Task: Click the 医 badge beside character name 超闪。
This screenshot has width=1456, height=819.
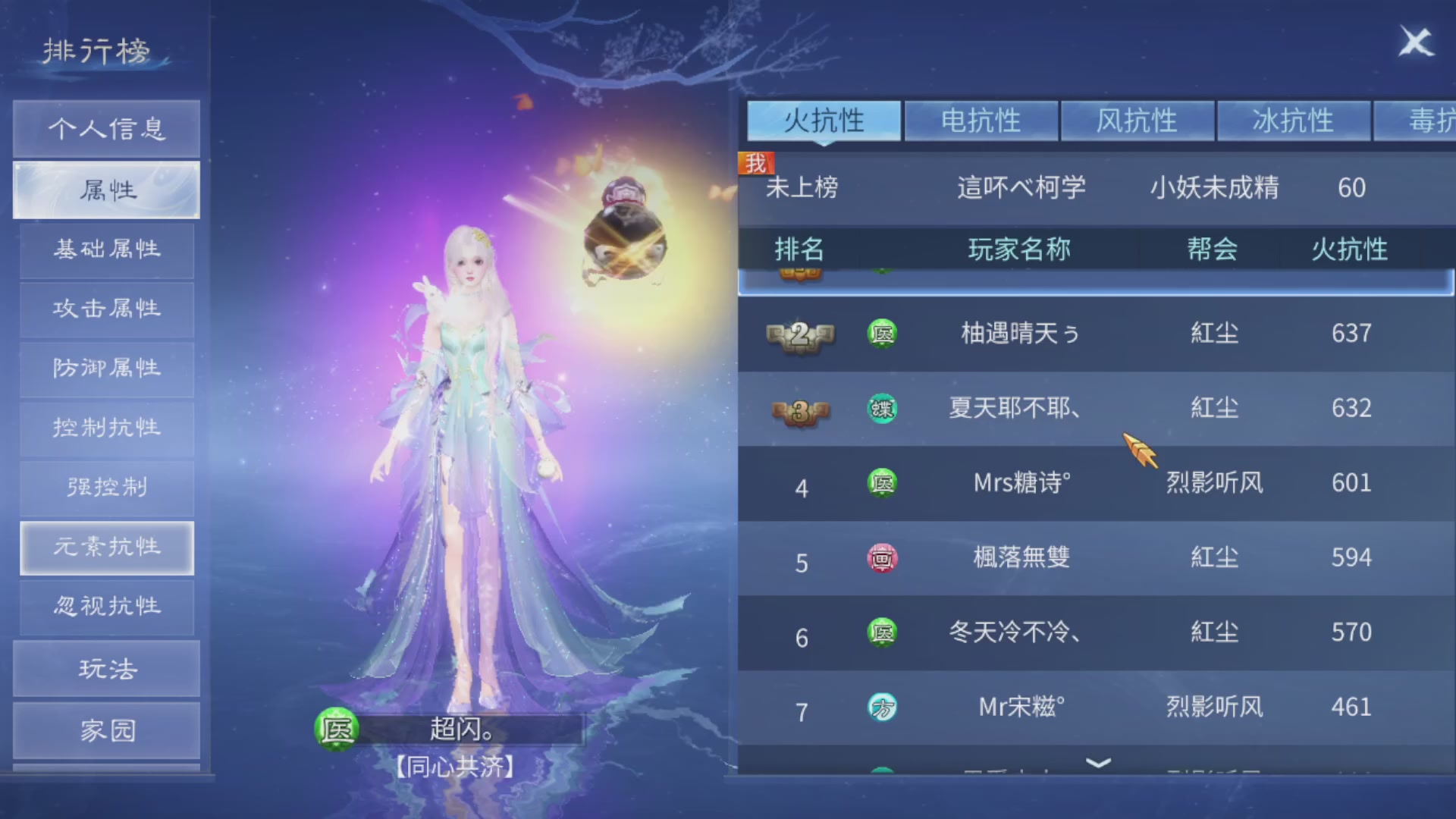Action: [x=337, y=730]
